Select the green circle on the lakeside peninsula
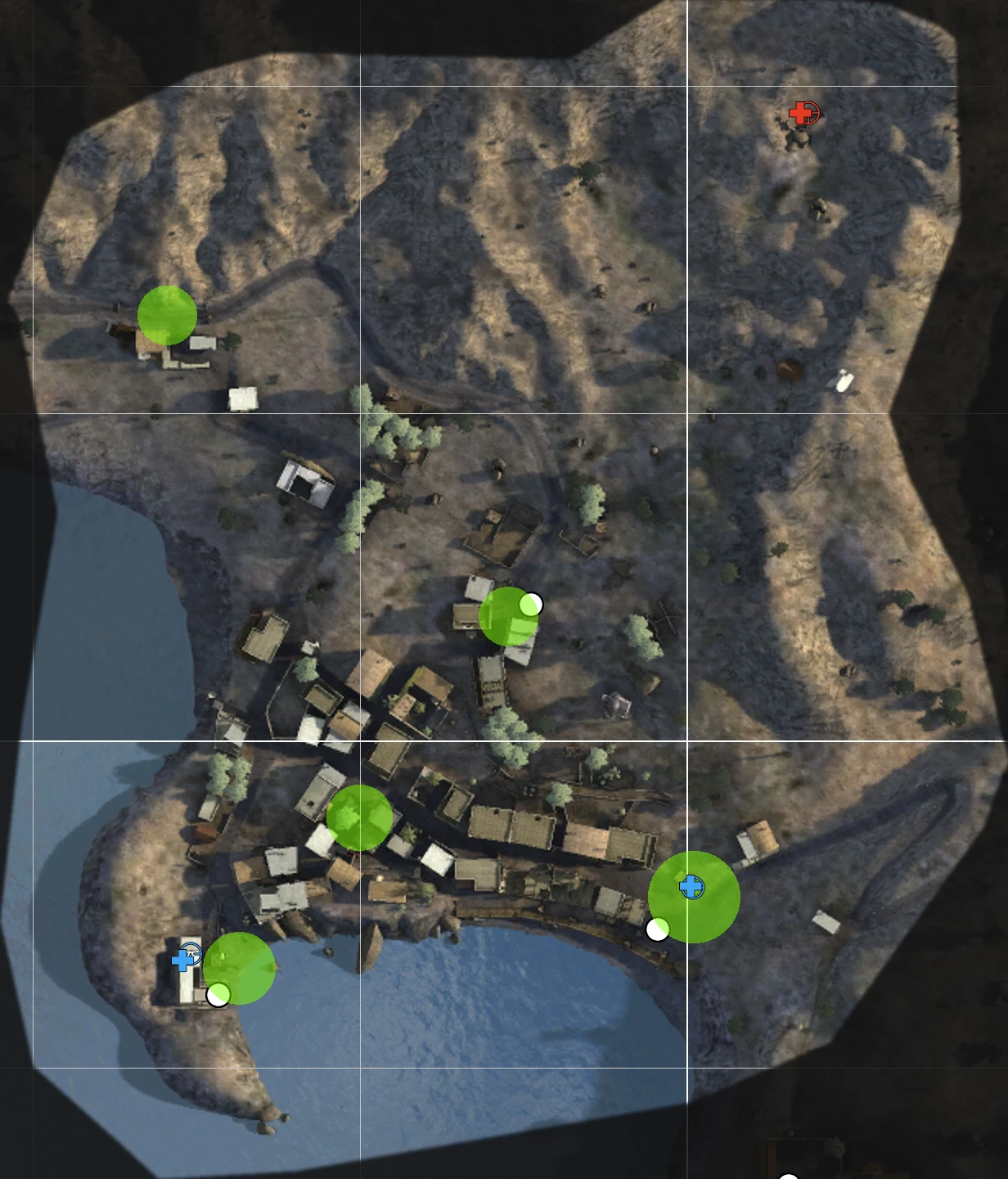Image resolution: width=1008 pixels, height=1179 pixels. coord(239,968)
